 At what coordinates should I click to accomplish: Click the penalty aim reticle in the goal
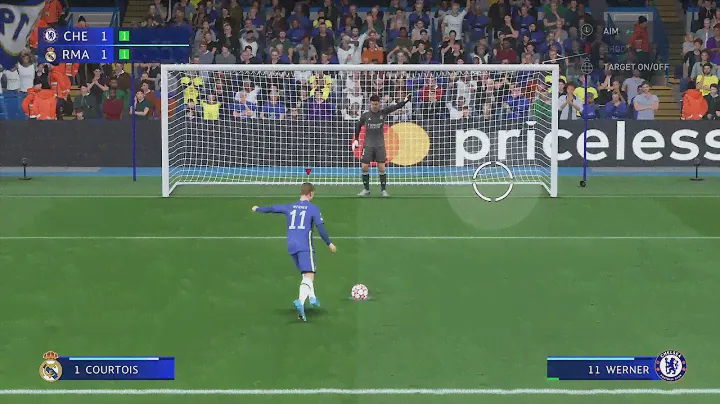coord(493,181)
